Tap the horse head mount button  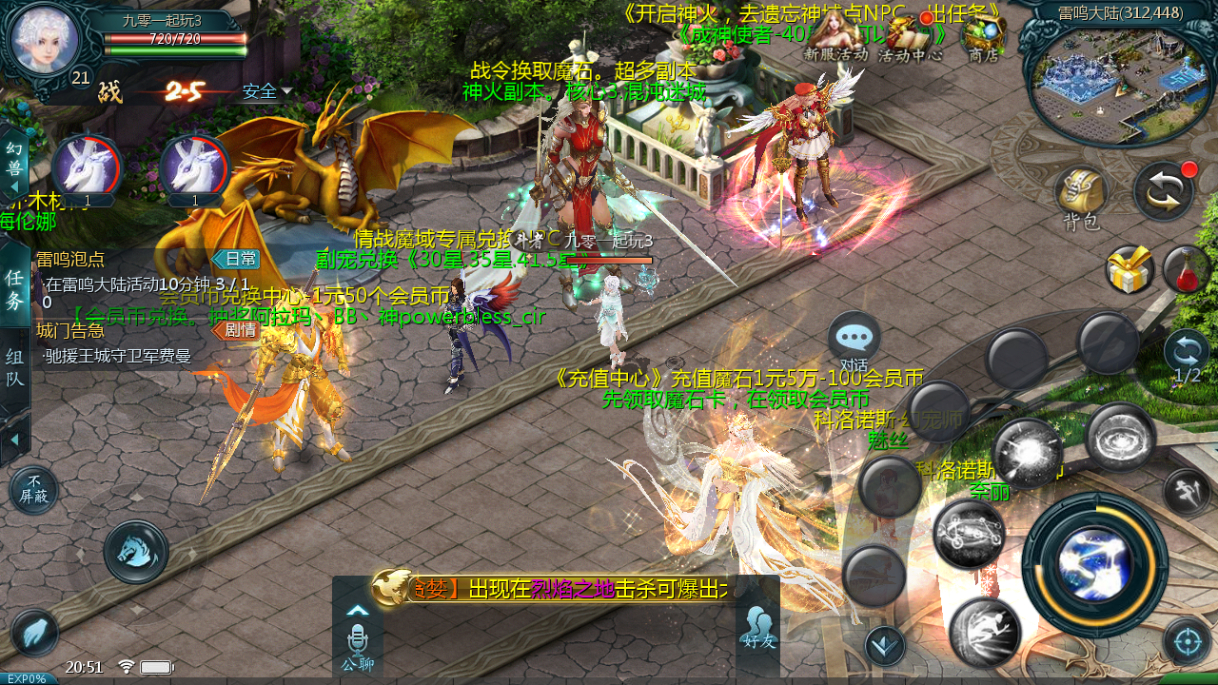pyautogui.click(x=136, y=551)
